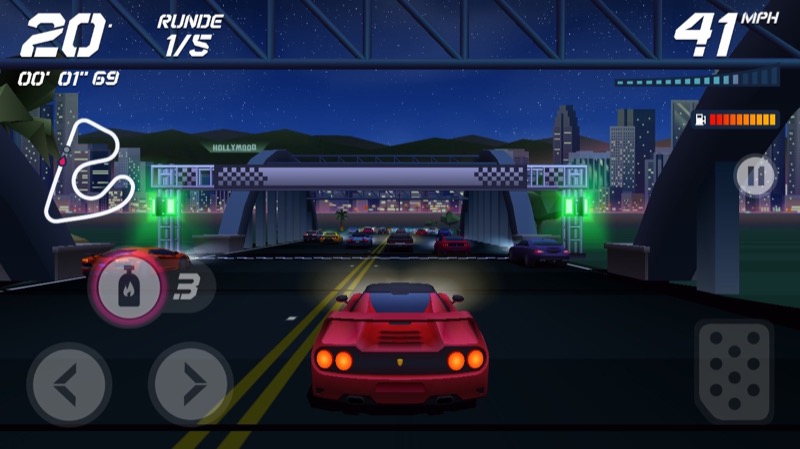Tap the gas pedal button
This screenshot has width=800, height=449.
[733, 371]
